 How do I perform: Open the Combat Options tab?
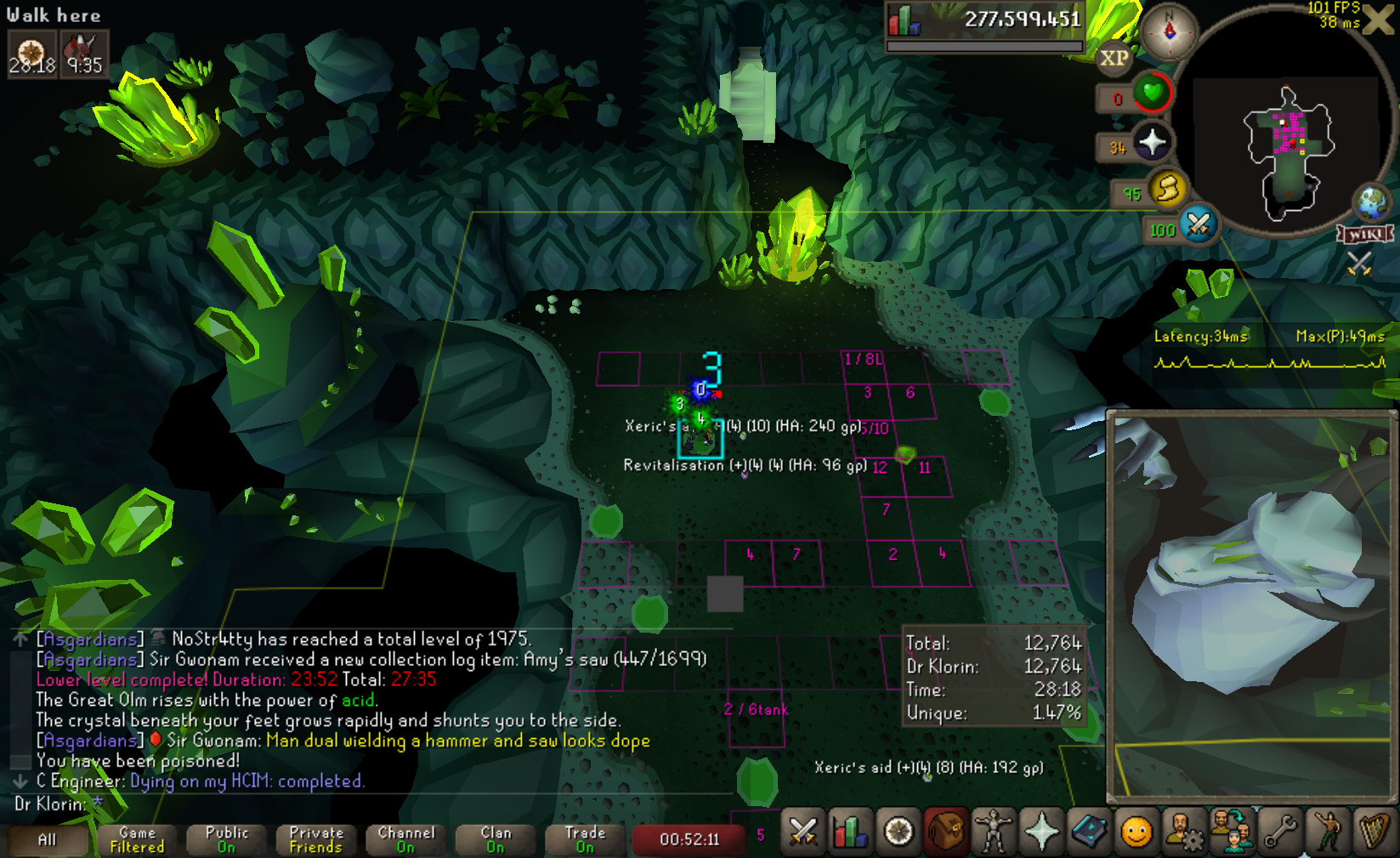(802, 831)
